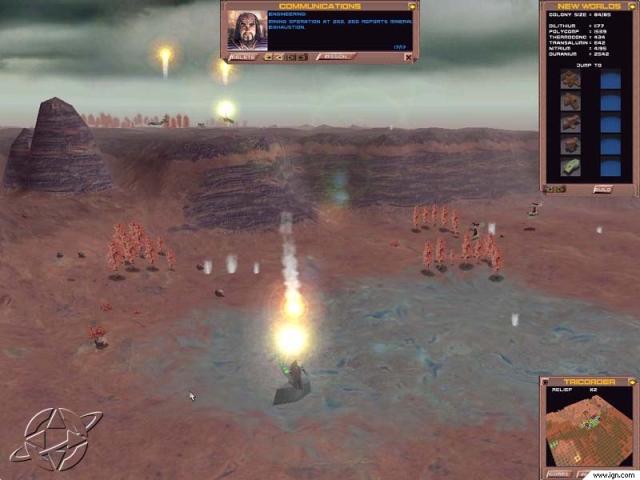This screenshot has width=640, height=480.
Task: Collapse the Tricorder panel with the yellow button
Action: click(x=631, y=382)
